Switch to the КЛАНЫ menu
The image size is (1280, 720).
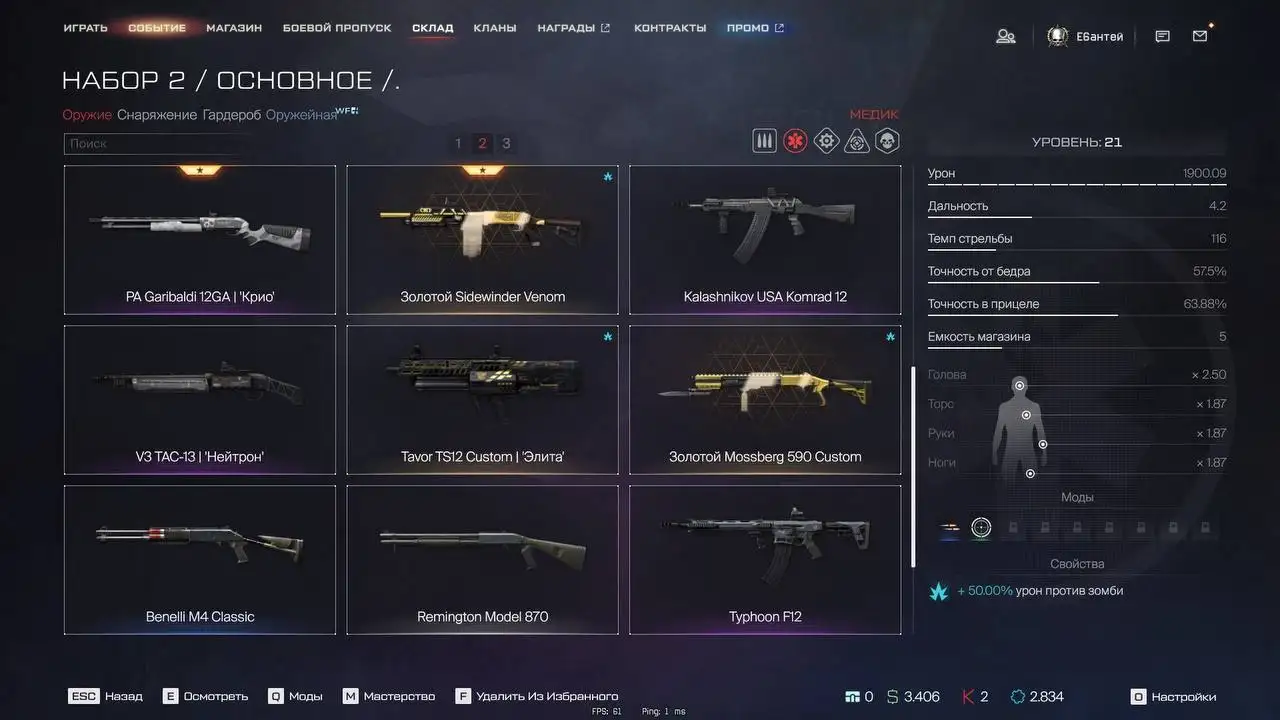click(x=495, y=28)
